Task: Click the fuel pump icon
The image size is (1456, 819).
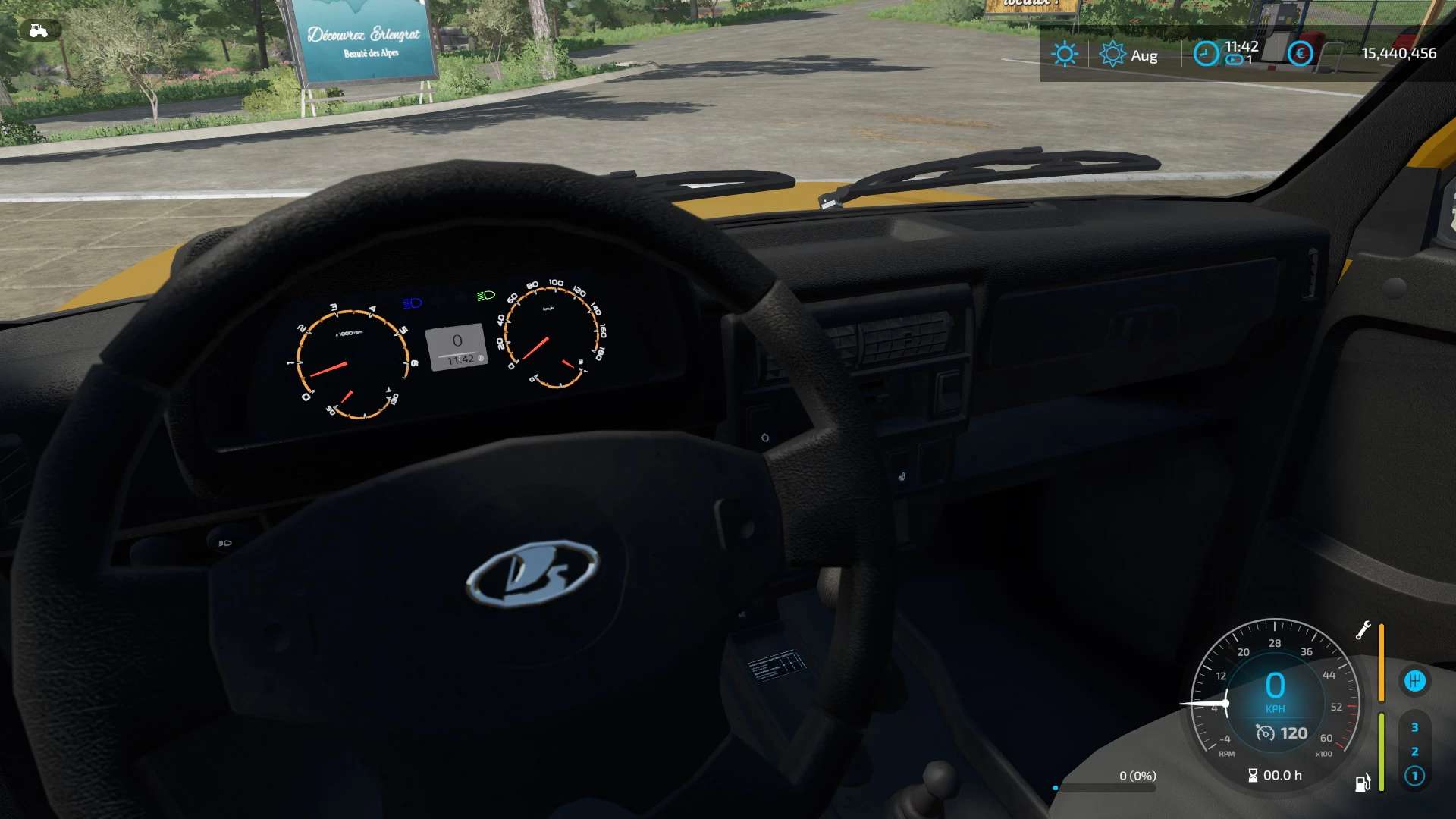Action: (1363, 783)
